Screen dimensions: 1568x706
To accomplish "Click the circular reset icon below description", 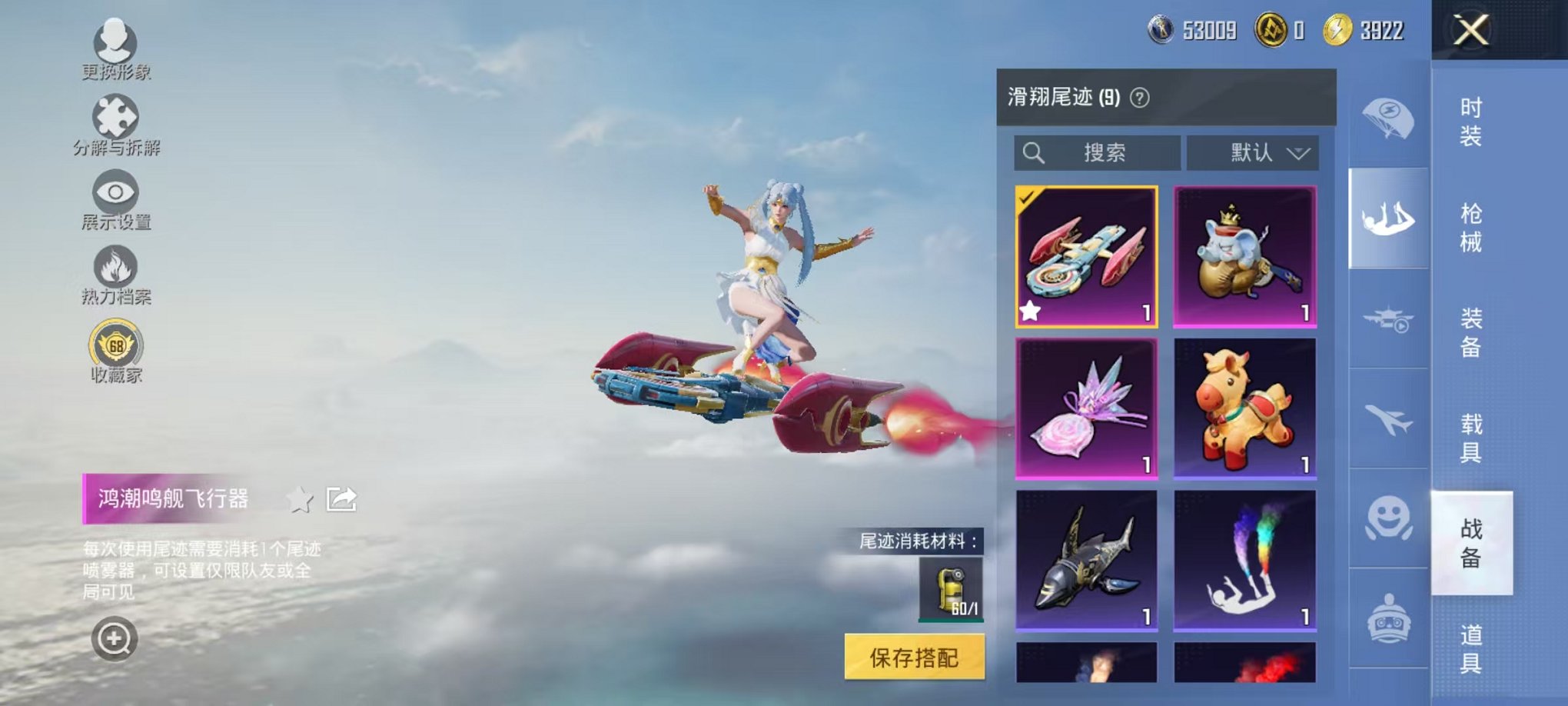I will [113, 637].
